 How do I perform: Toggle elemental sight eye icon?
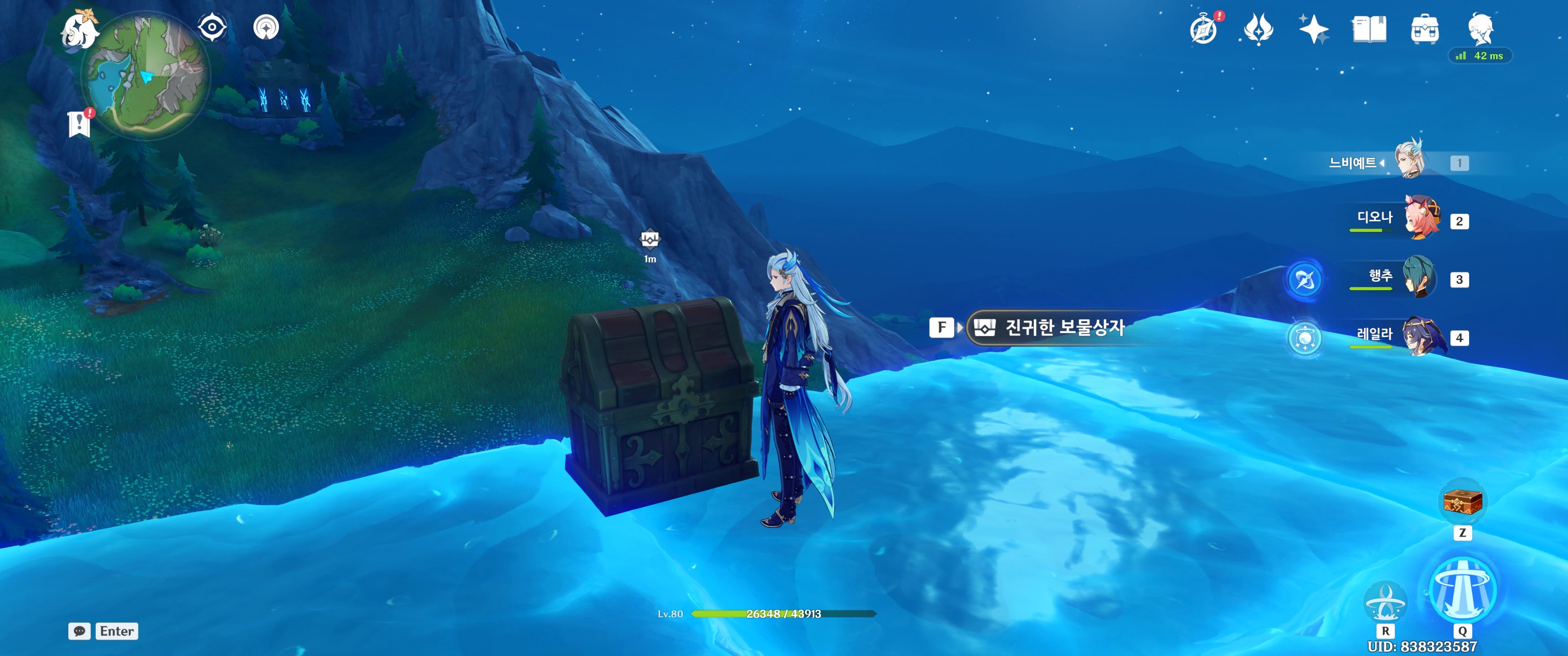[212, 27]
